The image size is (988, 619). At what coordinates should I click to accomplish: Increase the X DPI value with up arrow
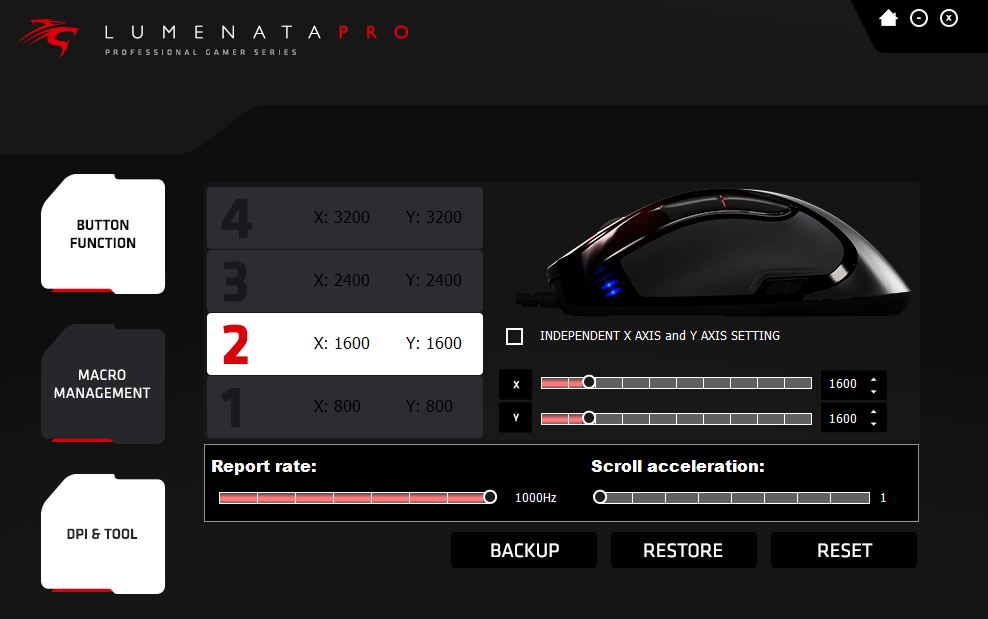pyautogui.click(x=874, y=379)
